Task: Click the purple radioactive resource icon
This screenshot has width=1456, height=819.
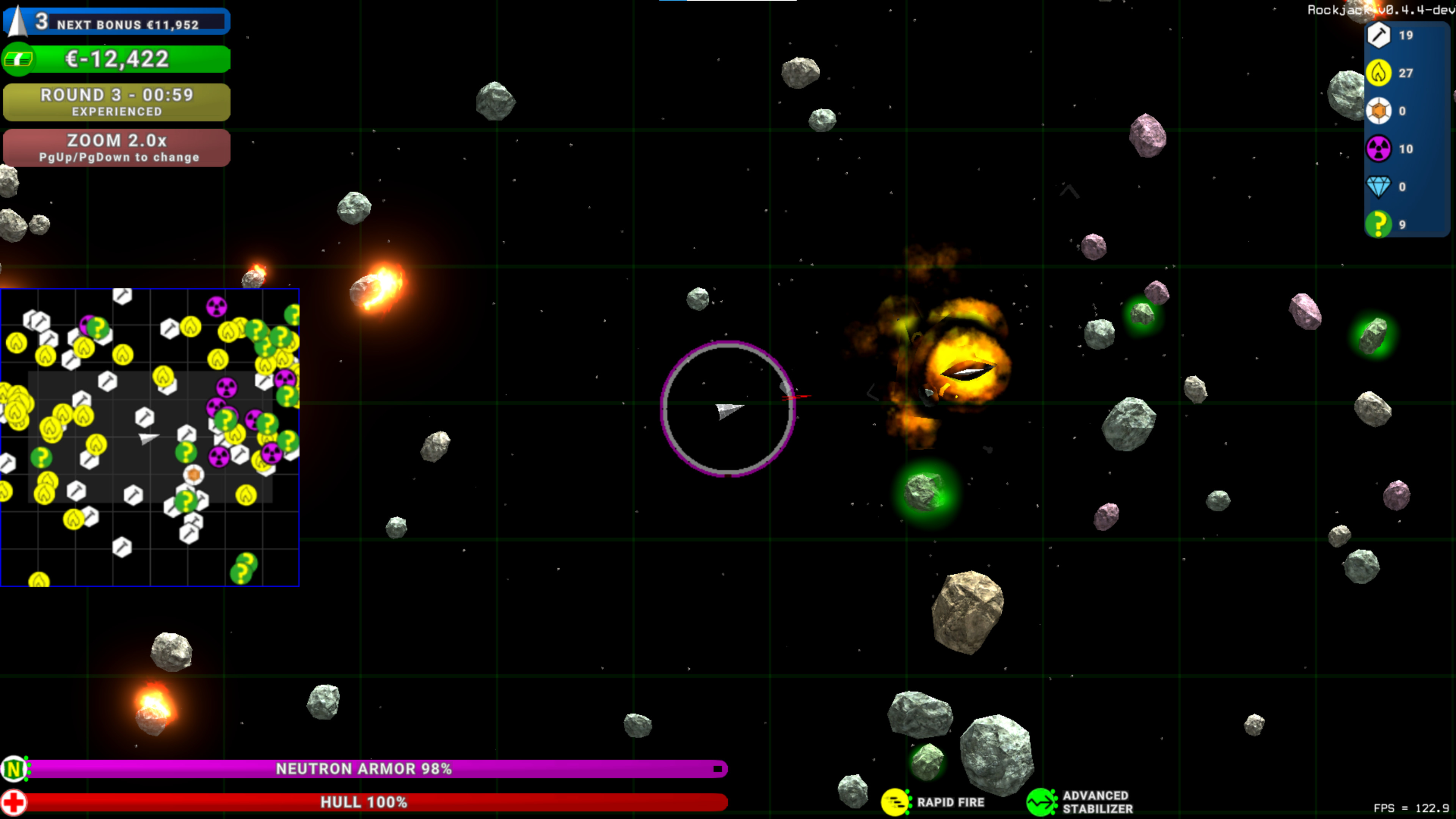Action: coord(1379,149)
